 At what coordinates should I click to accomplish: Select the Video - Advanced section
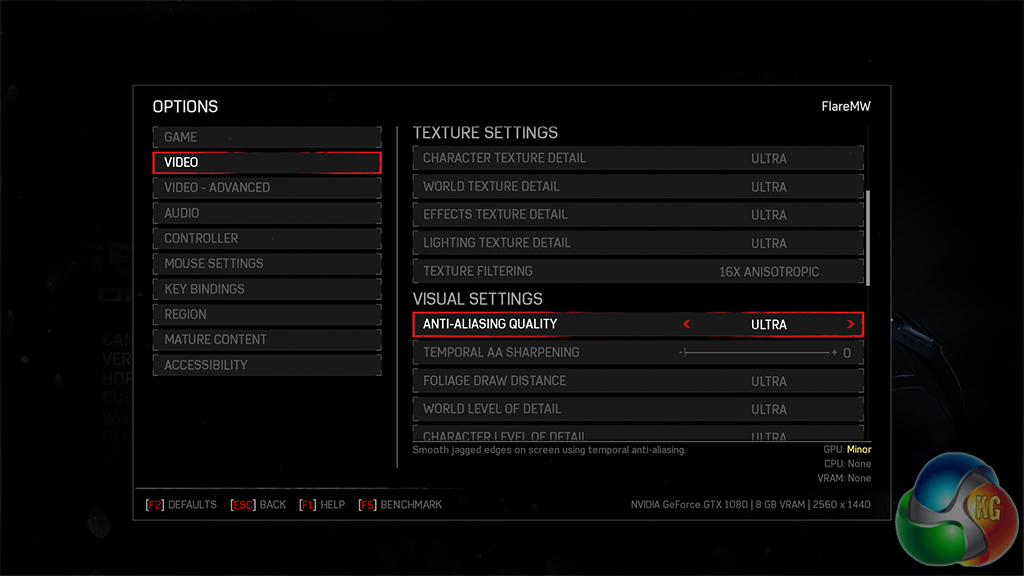266,187
